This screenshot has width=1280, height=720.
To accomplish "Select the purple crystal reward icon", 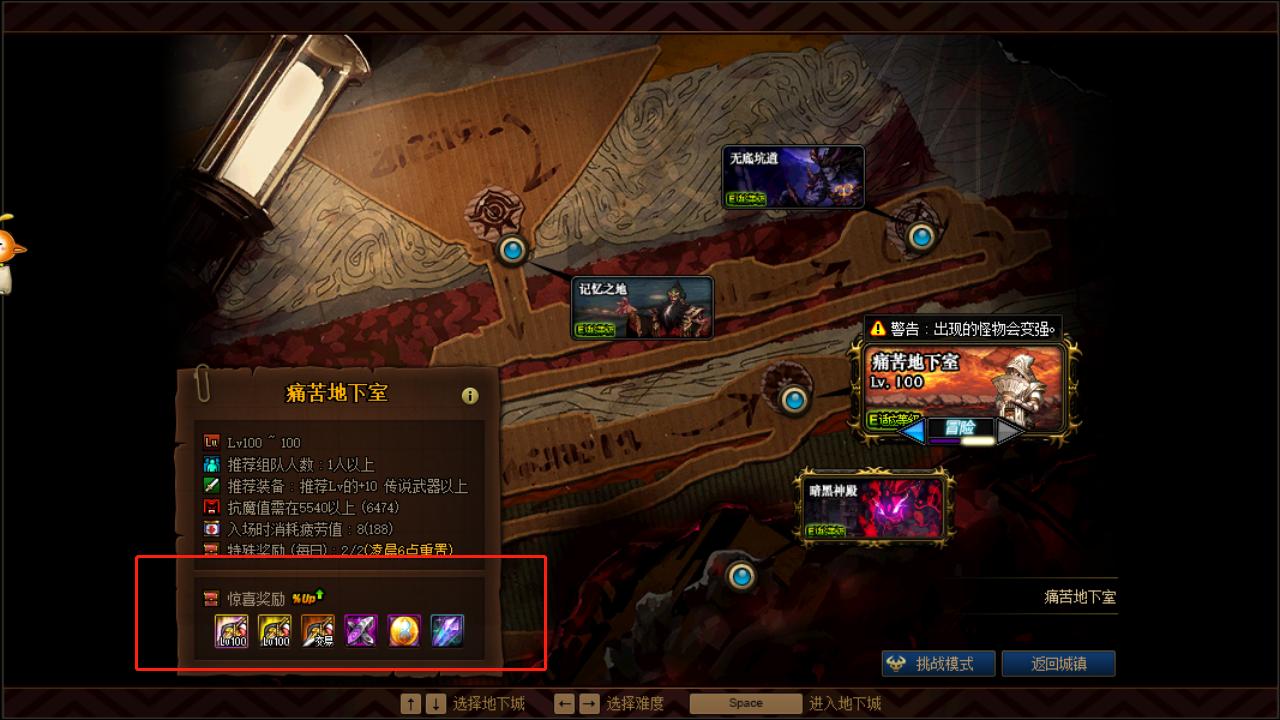I will pyautogui.click(x=360, y=630).
